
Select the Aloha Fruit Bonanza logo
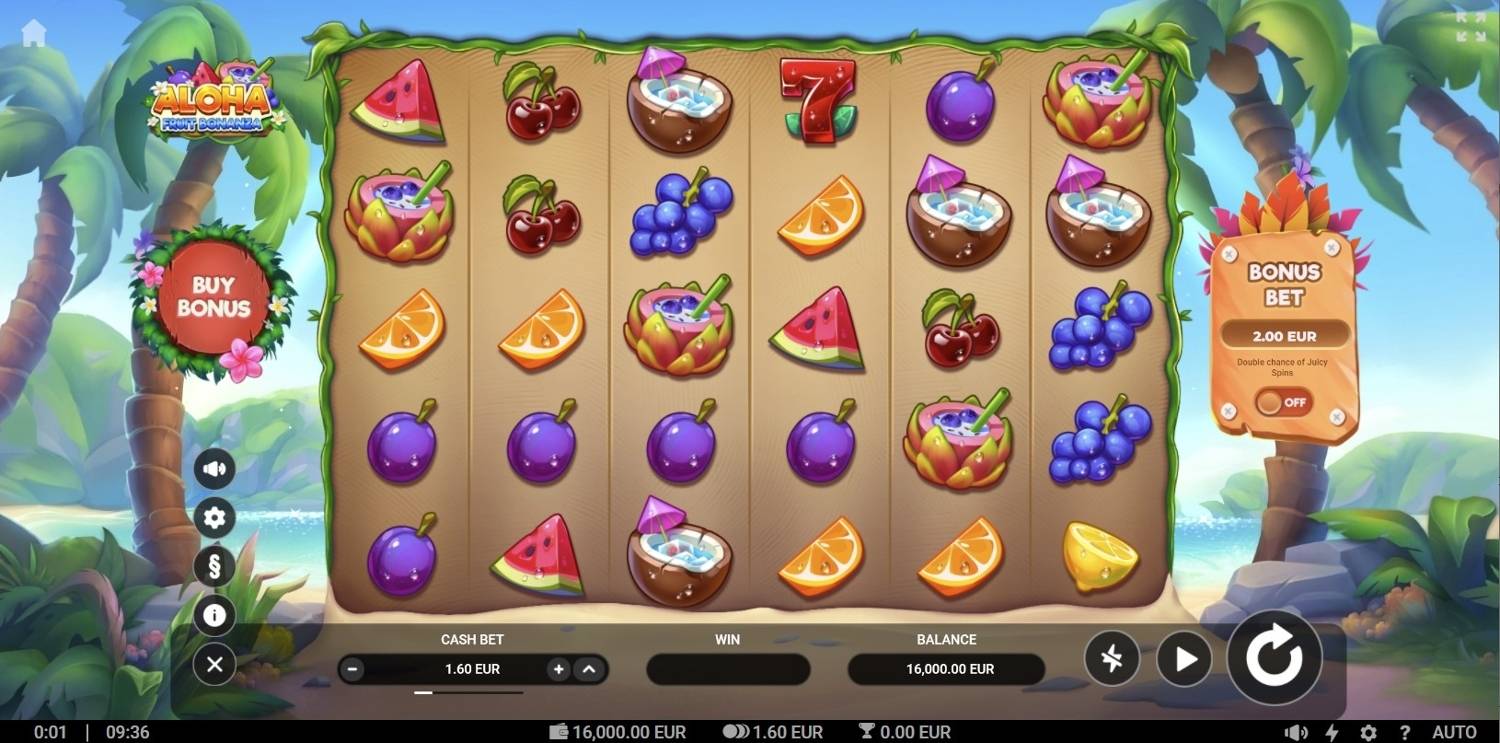tap(212, 105)
